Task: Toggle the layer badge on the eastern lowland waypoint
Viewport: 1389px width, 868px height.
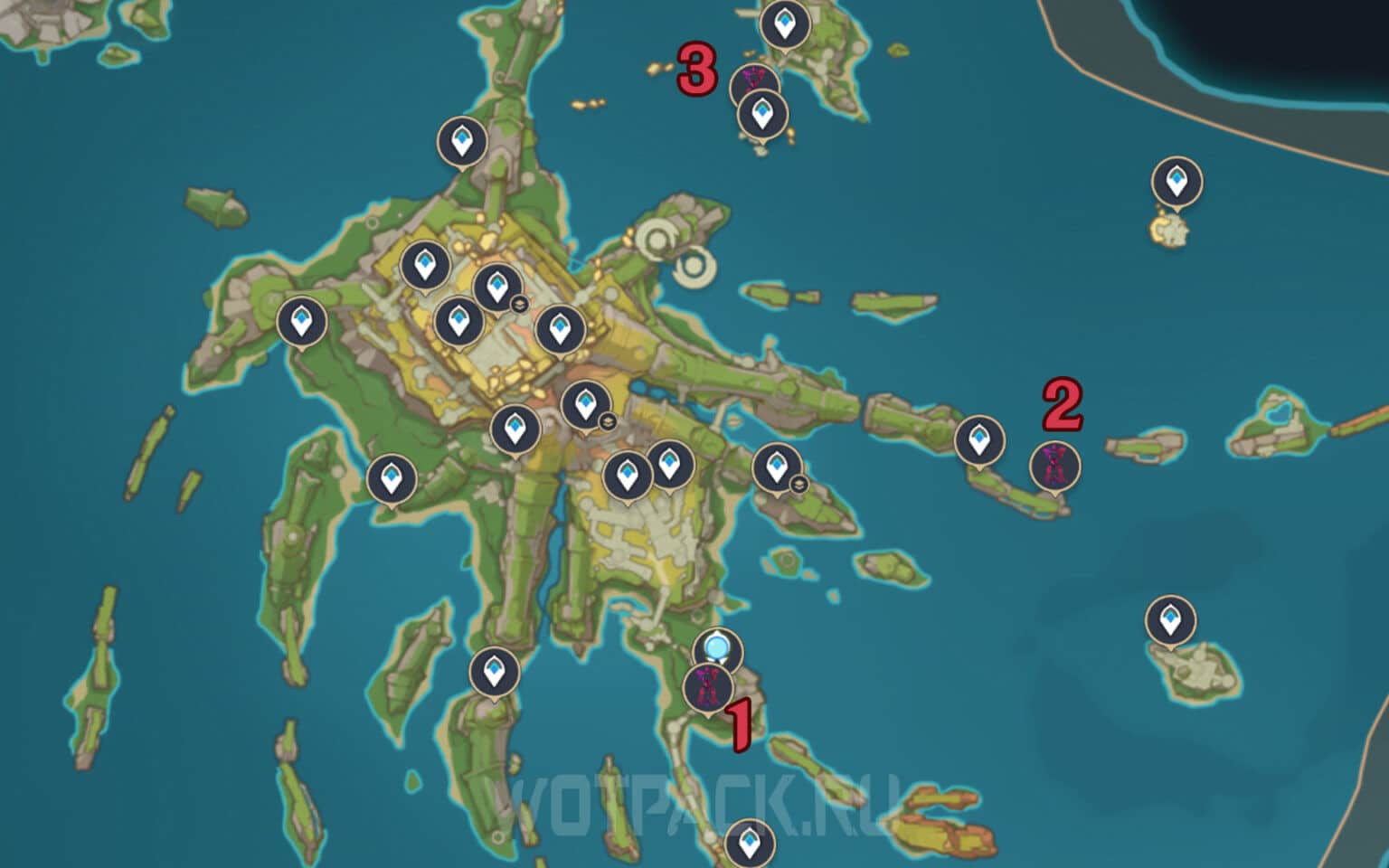Action: coord(798,482)
